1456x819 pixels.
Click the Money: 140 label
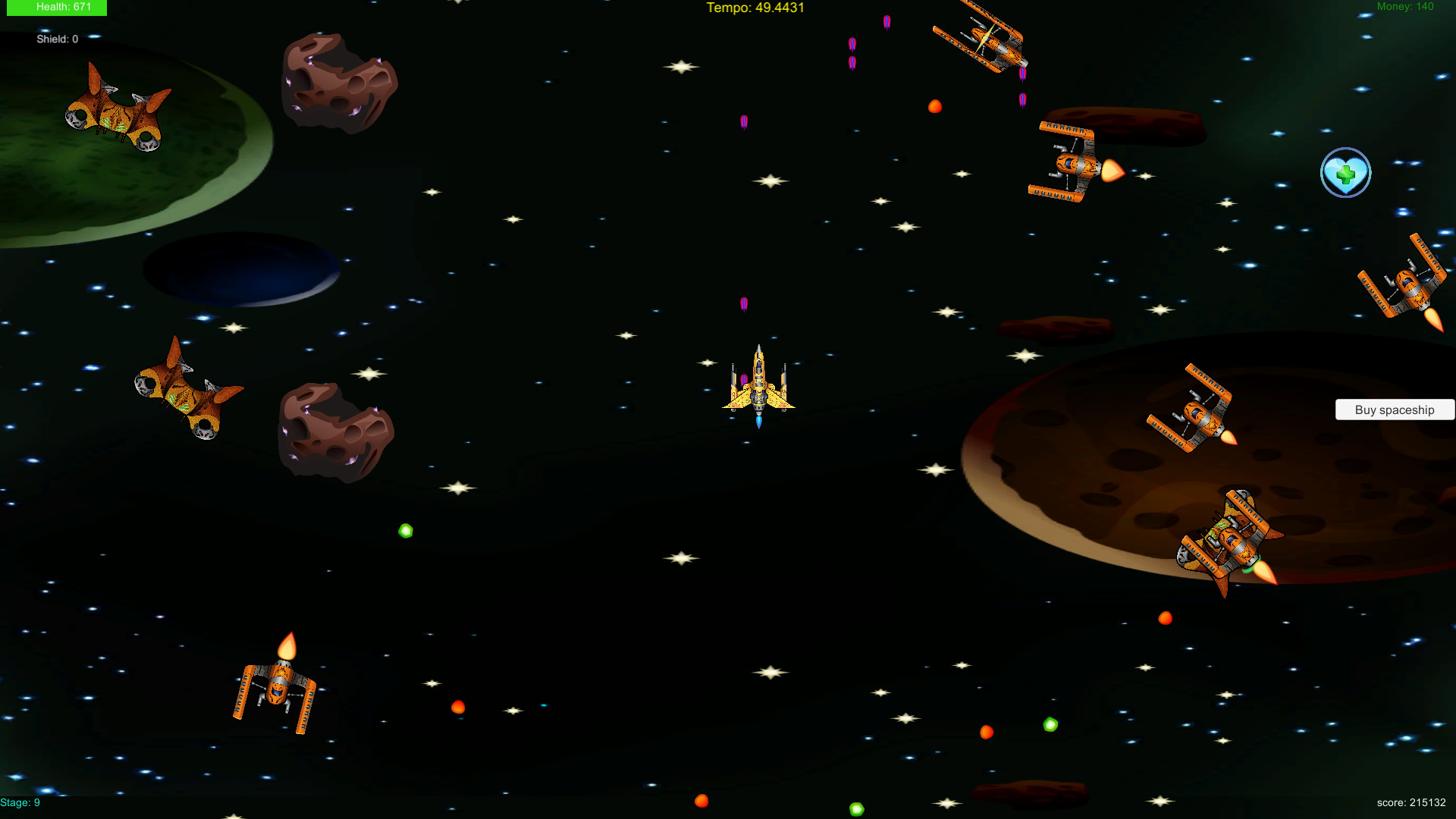(x=1404, y=6)
